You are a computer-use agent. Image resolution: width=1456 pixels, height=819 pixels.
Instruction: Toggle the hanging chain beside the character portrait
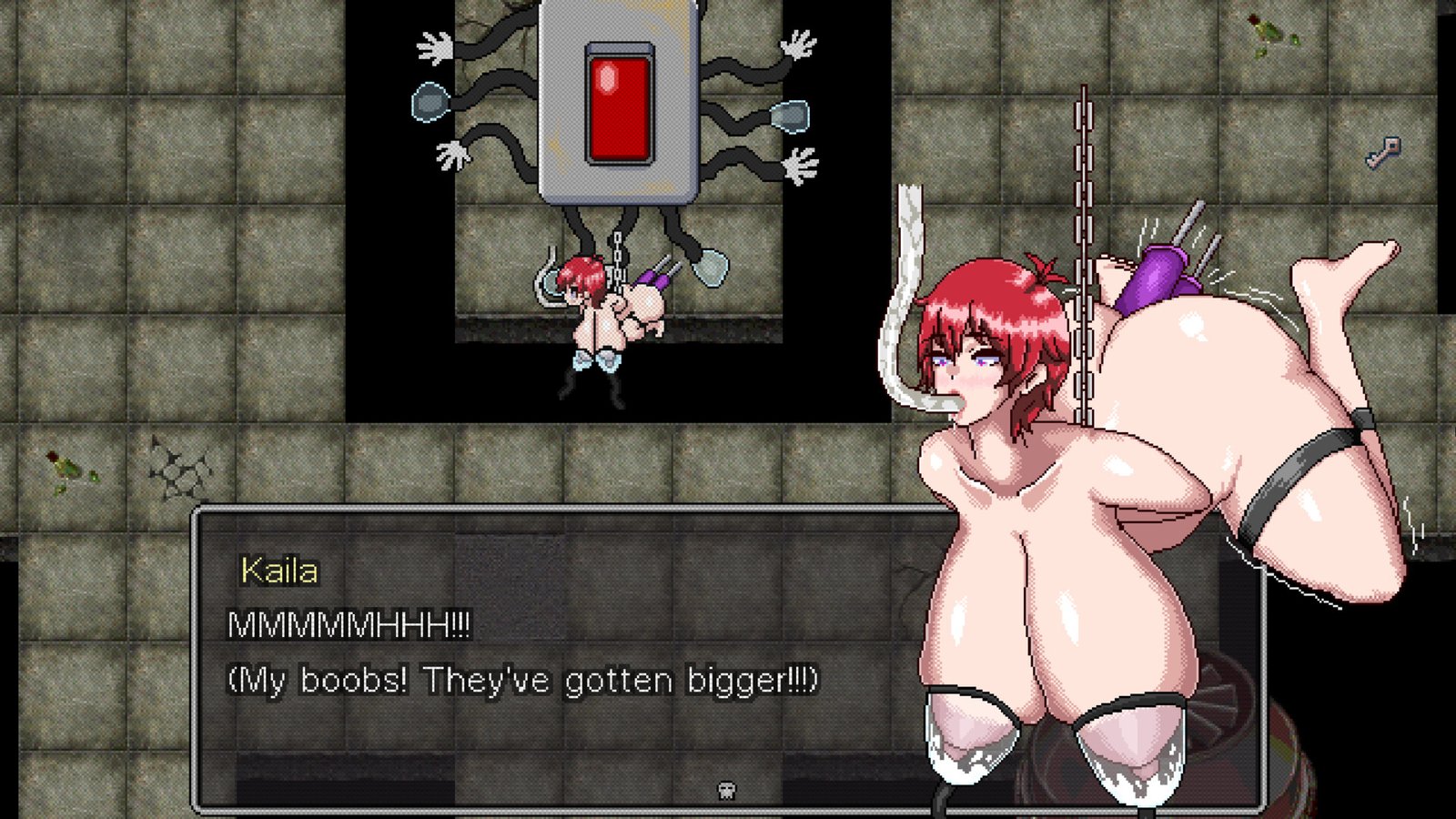pyautogui.click(x=1083, y=227)
